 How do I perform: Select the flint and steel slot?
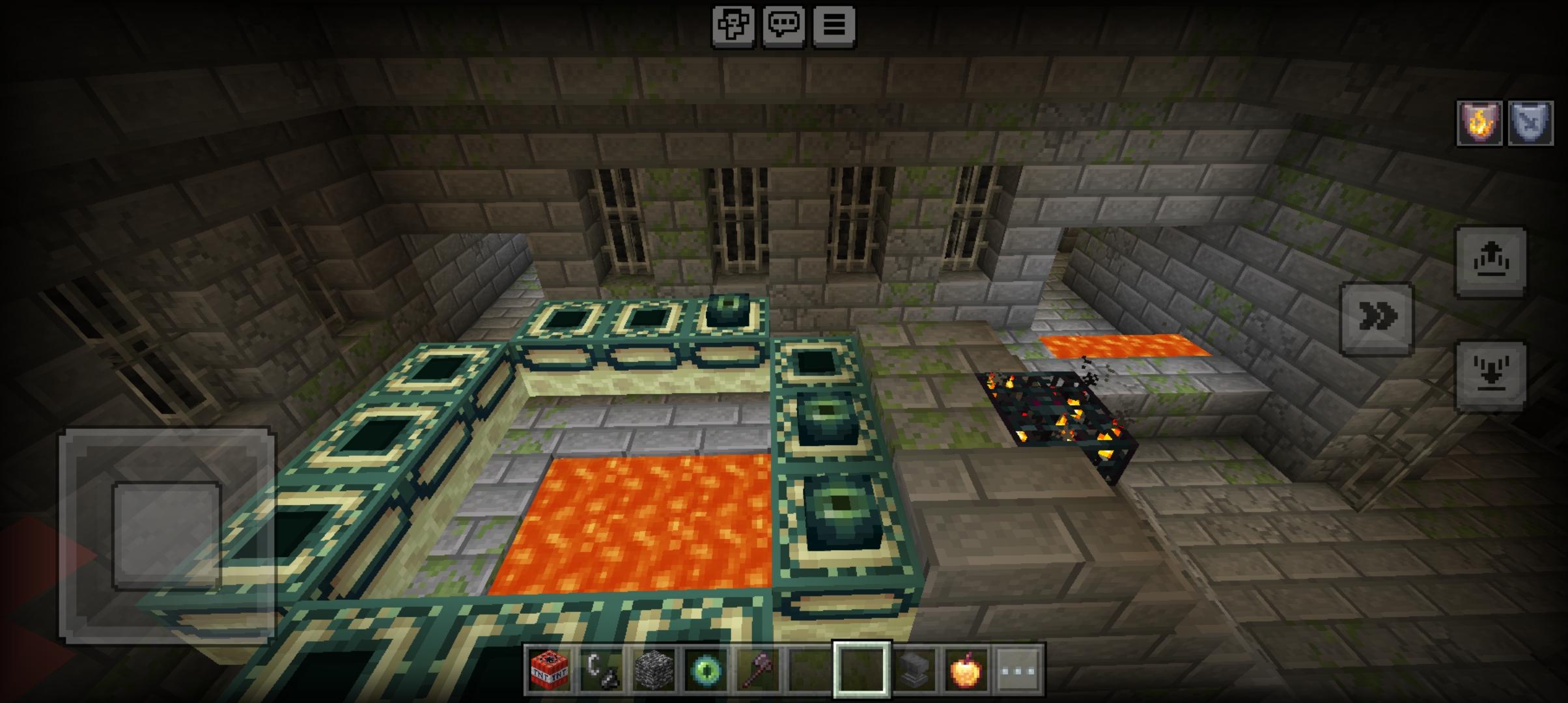601,669
